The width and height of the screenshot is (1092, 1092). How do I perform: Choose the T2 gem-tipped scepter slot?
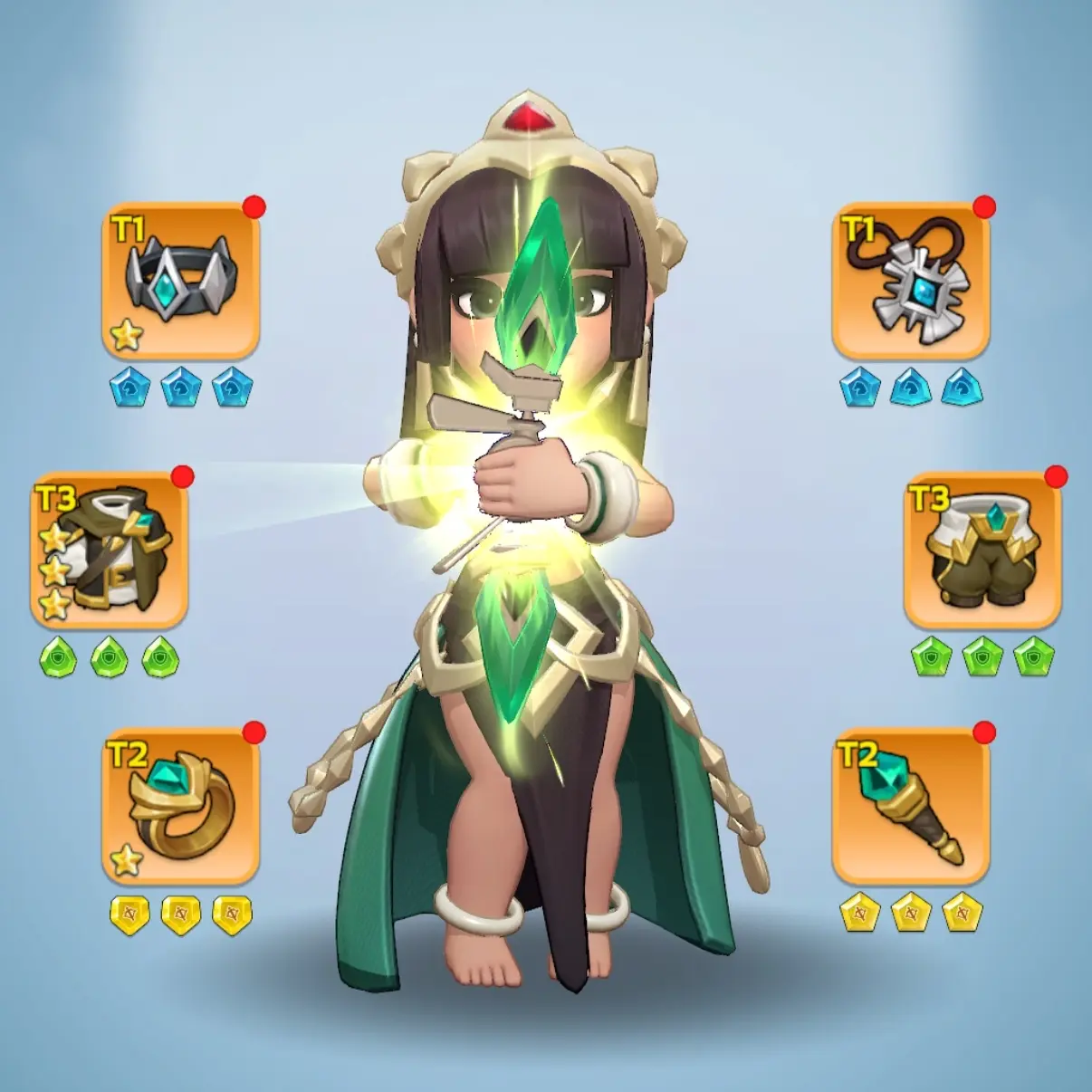click(911, 806)
